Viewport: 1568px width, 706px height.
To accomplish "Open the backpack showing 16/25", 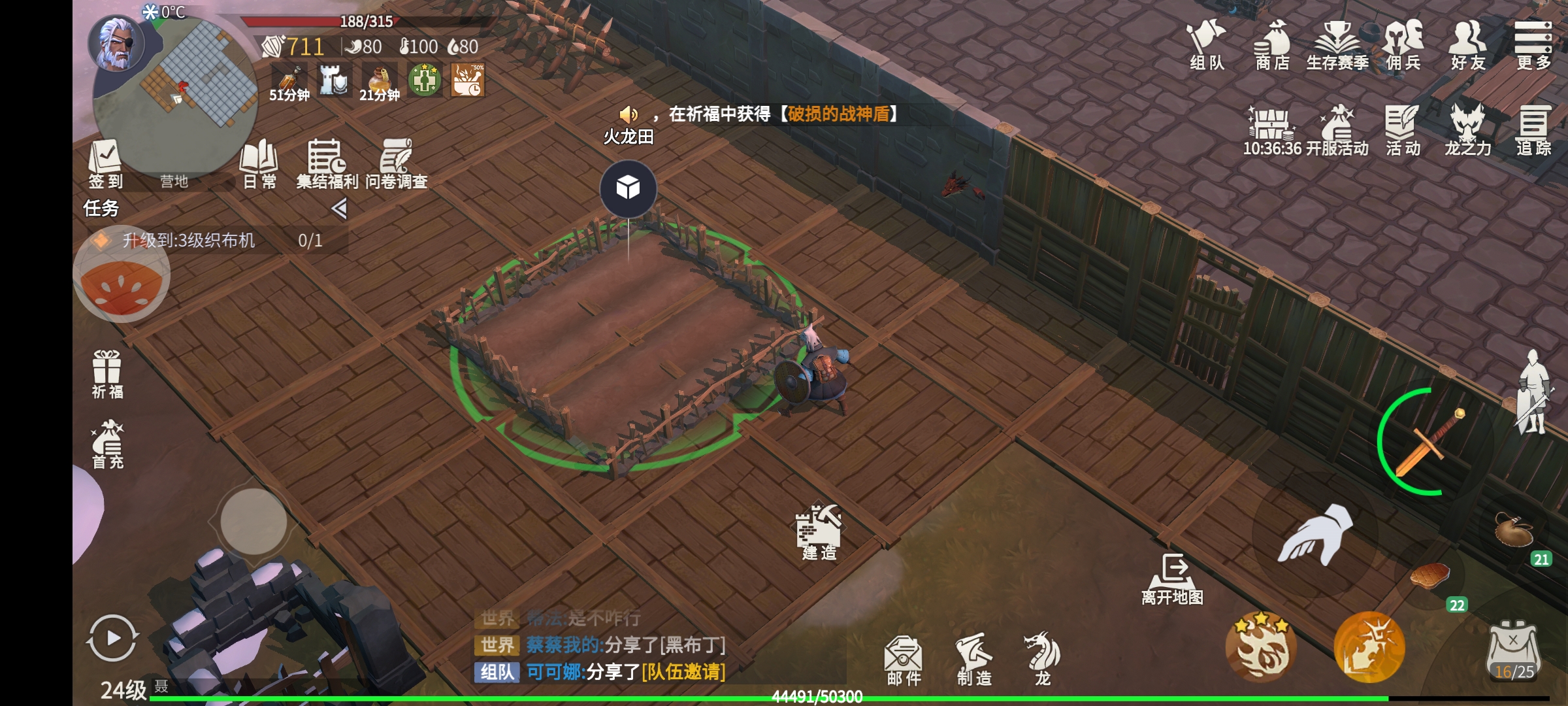I will click(1514, 652).
